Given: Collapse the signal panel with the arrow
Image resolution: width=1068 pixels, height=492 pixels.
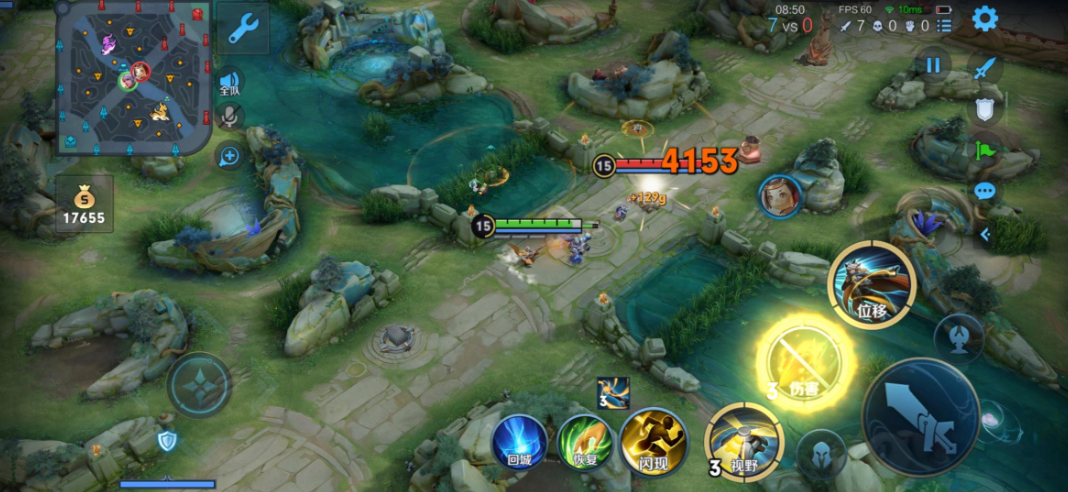Looking at the screenshot, I should point(985,235).
